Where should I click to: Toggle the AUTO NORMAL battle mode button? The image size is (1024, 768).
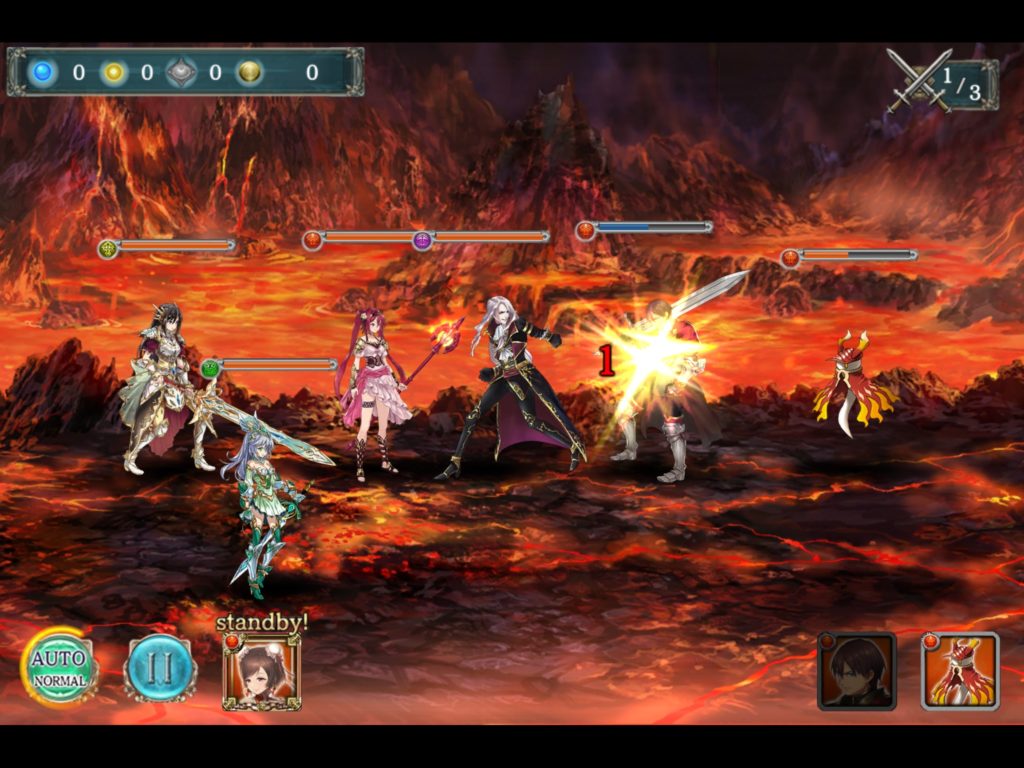point(60,667)
